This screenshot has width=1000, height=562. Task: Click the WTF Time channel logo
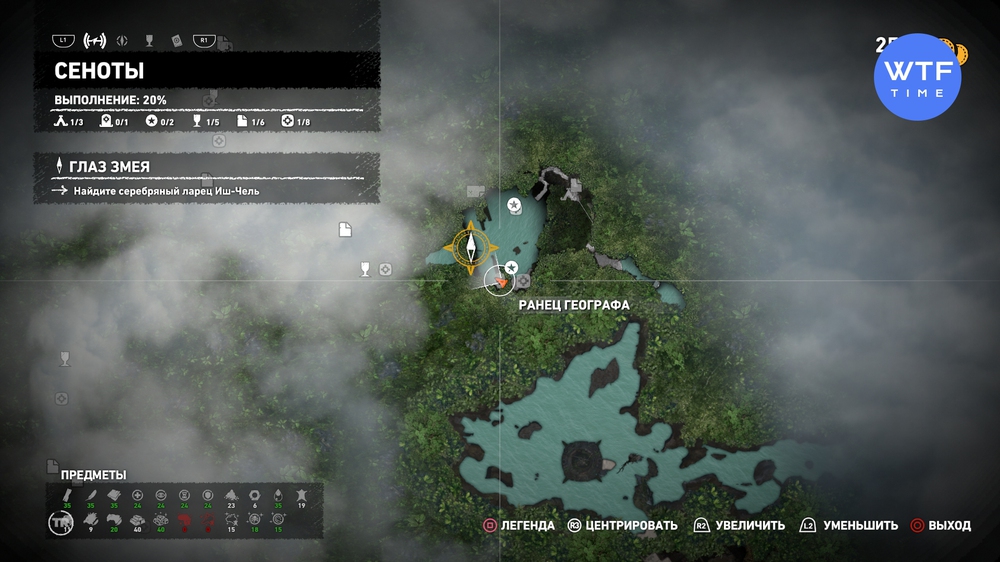(917, 77)
